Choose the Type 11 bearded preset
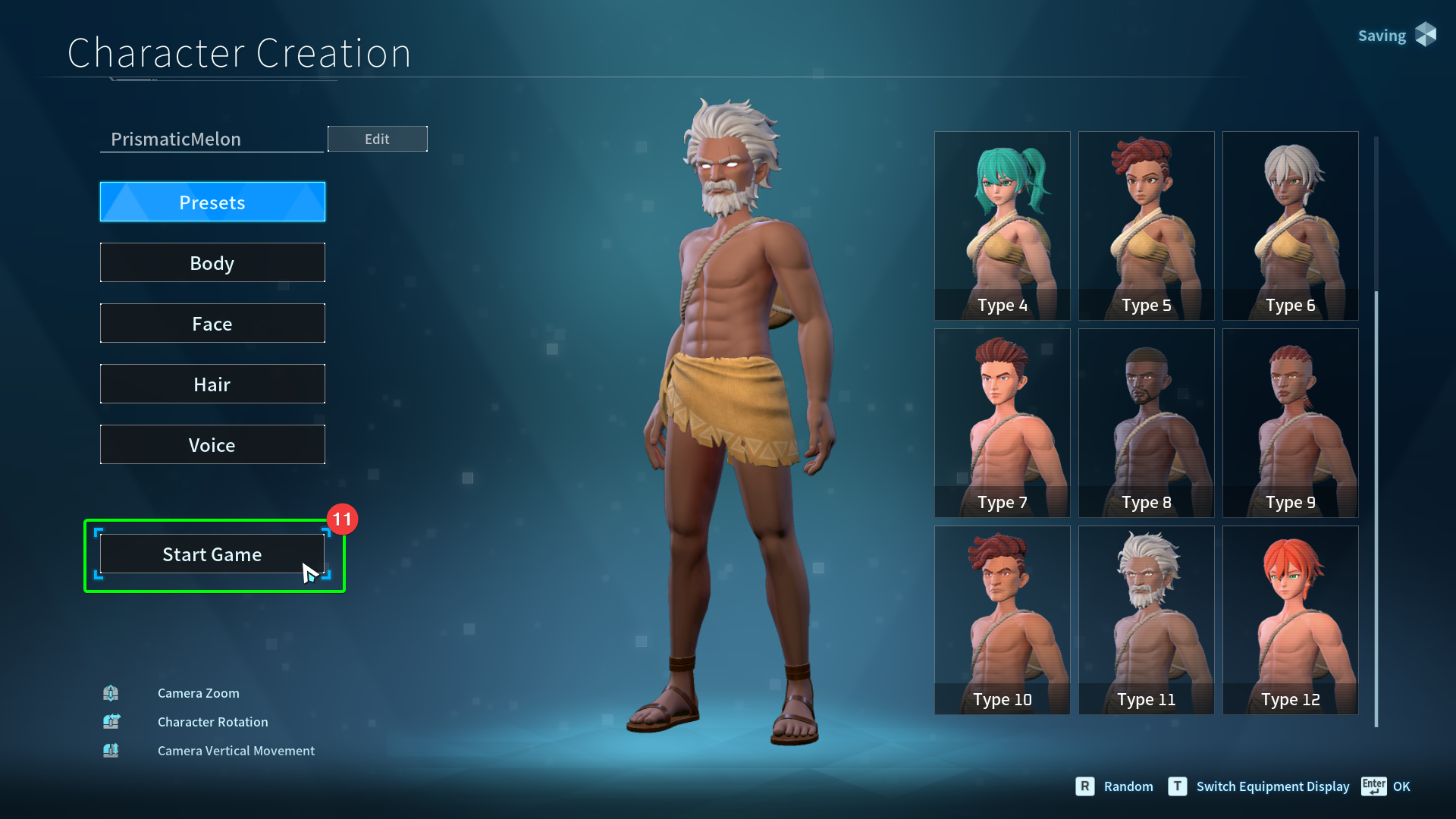The height and width of the screenshot is (819, 1456). (1146, 620)
